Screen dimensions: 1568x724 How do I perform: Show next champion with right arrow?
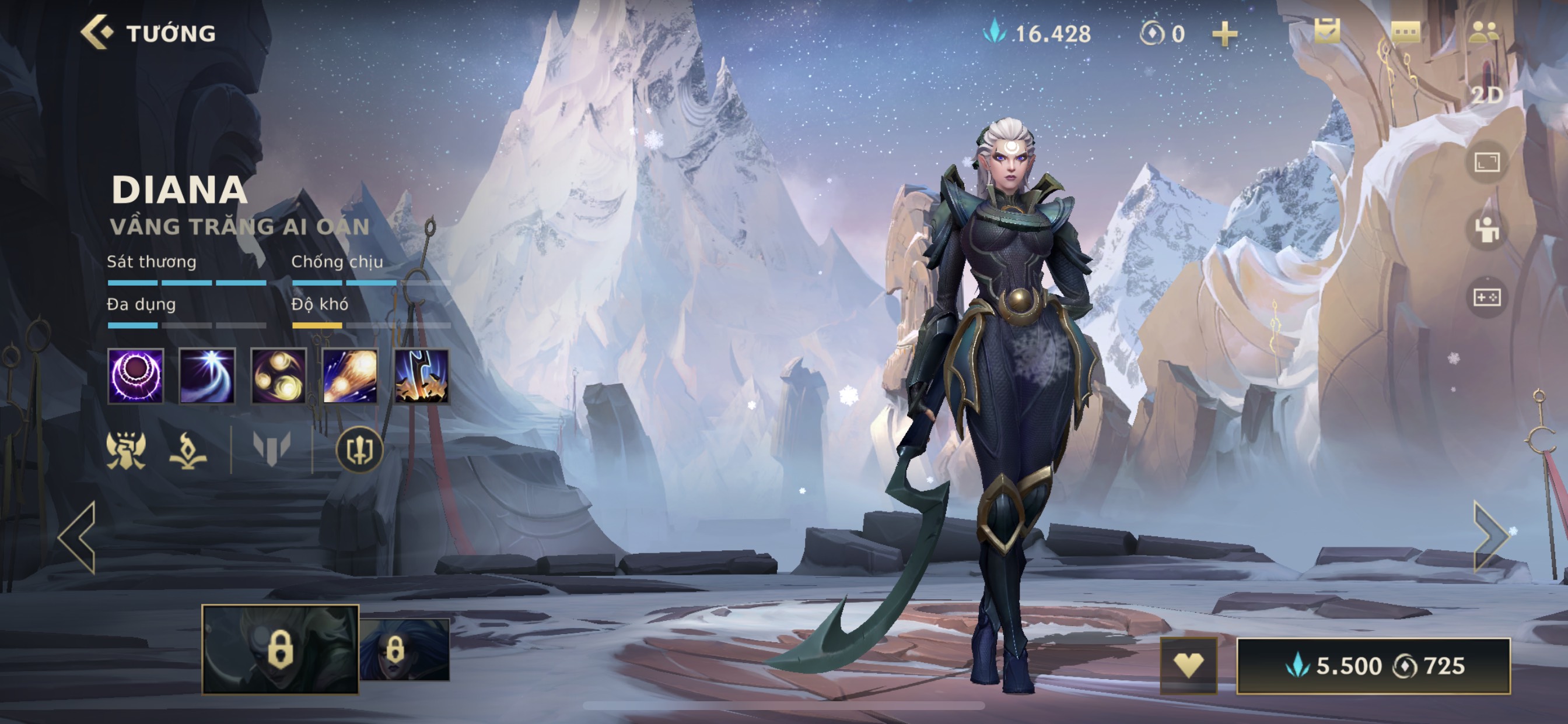click(1490, 537)
